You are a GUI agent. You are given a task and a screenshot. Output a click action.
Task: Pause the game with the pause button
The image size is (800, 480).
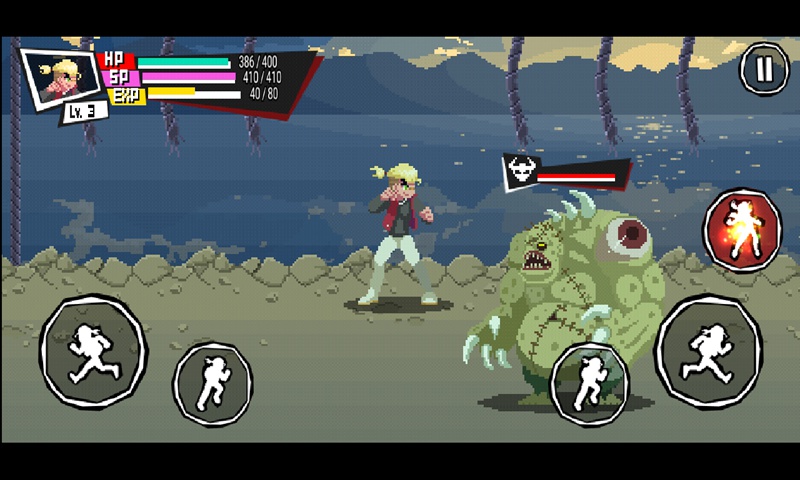pos(764,69)
